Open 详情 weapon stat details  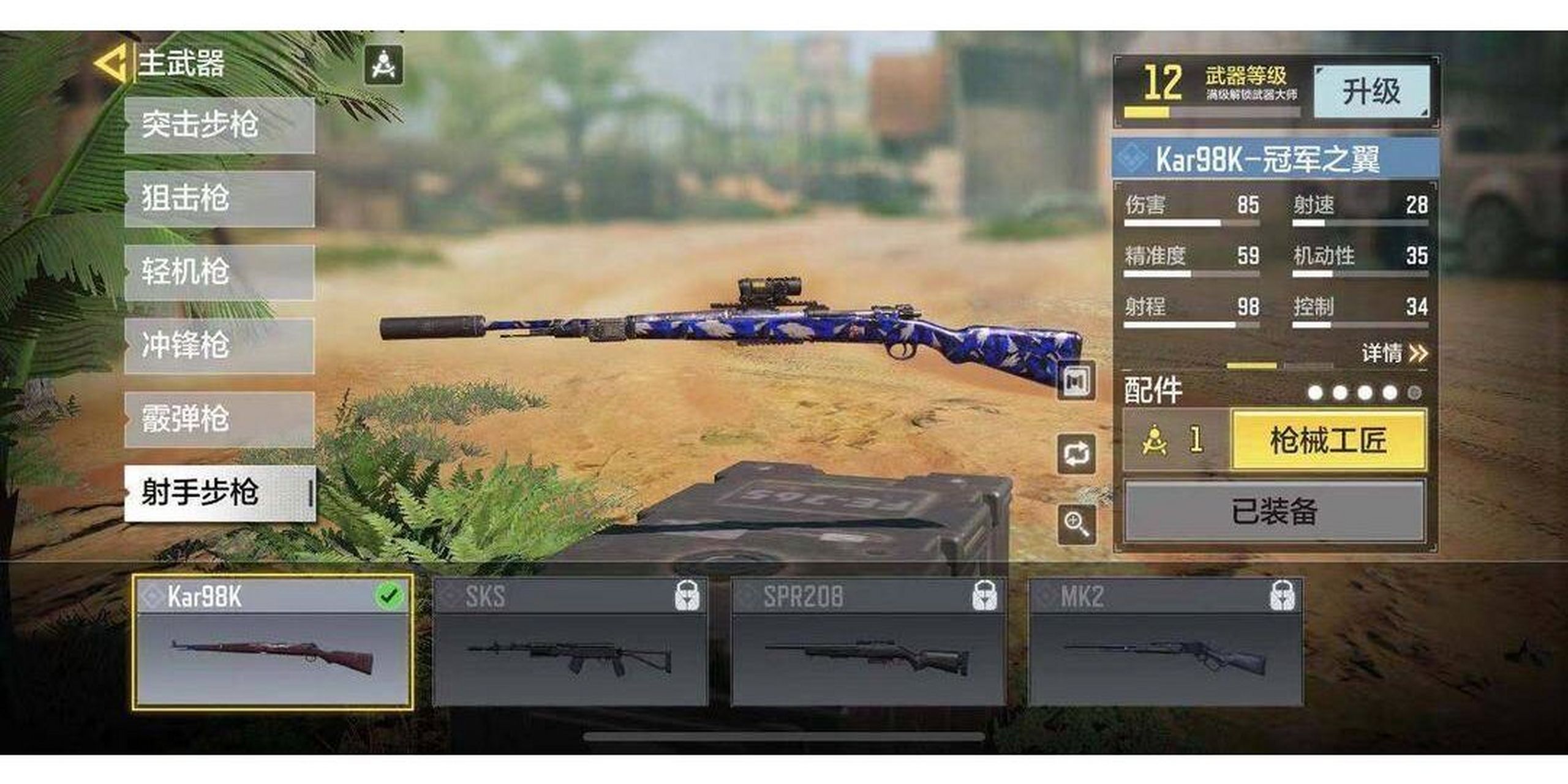1394,353
